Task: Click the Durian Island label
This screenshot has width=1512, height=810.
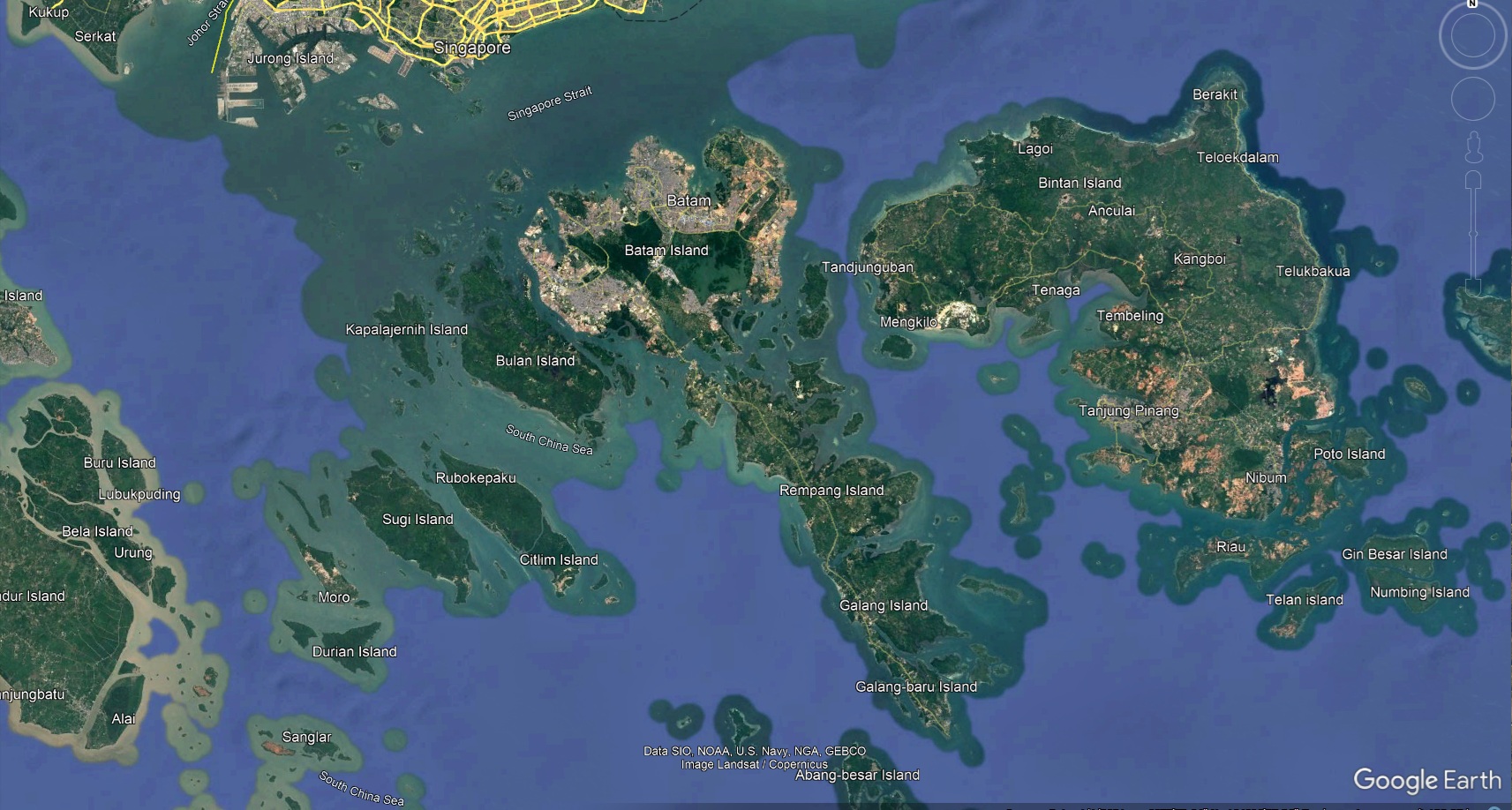Action: (355, 651)
